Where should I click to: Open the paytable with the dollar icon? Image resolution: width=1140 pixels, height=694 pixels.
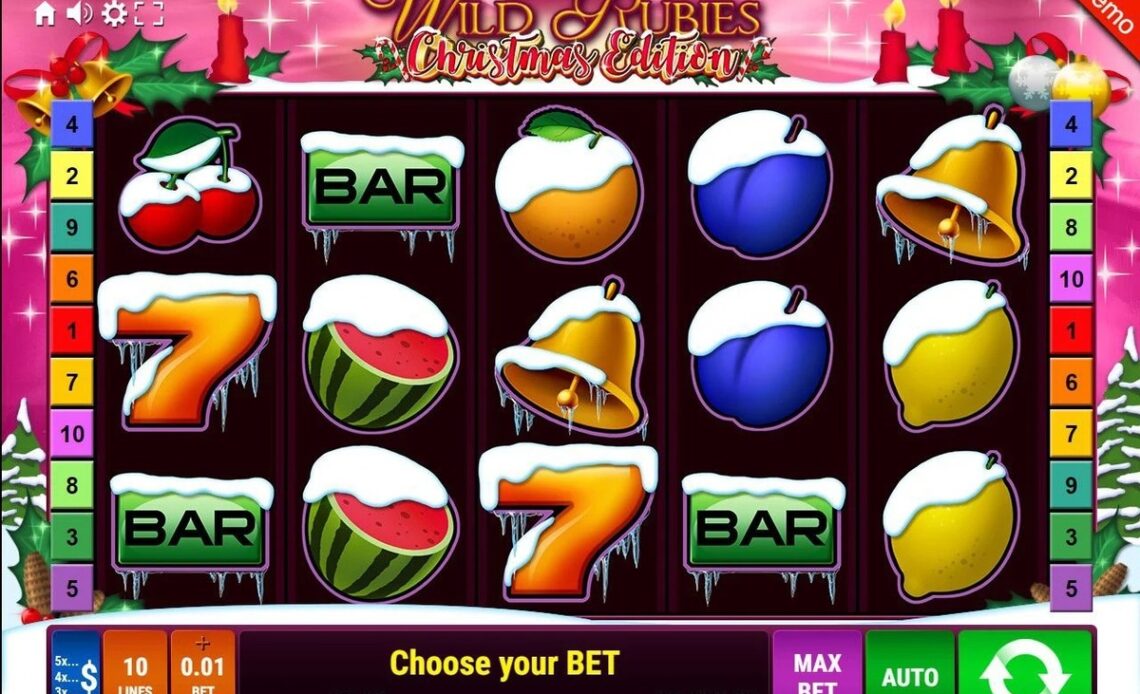click(x=76, y=664)
